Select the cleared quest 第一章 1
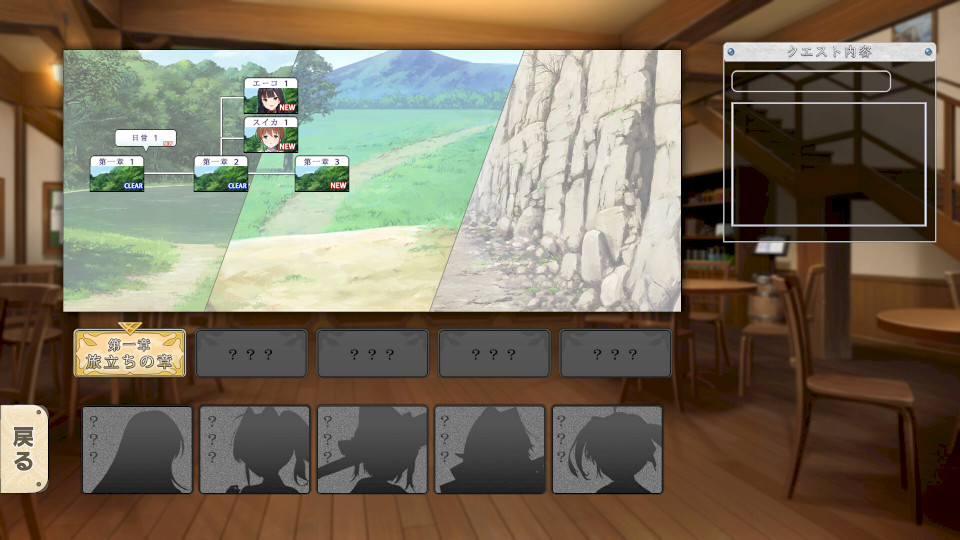This screenshot has height=540, width=960. pos(117,174)
